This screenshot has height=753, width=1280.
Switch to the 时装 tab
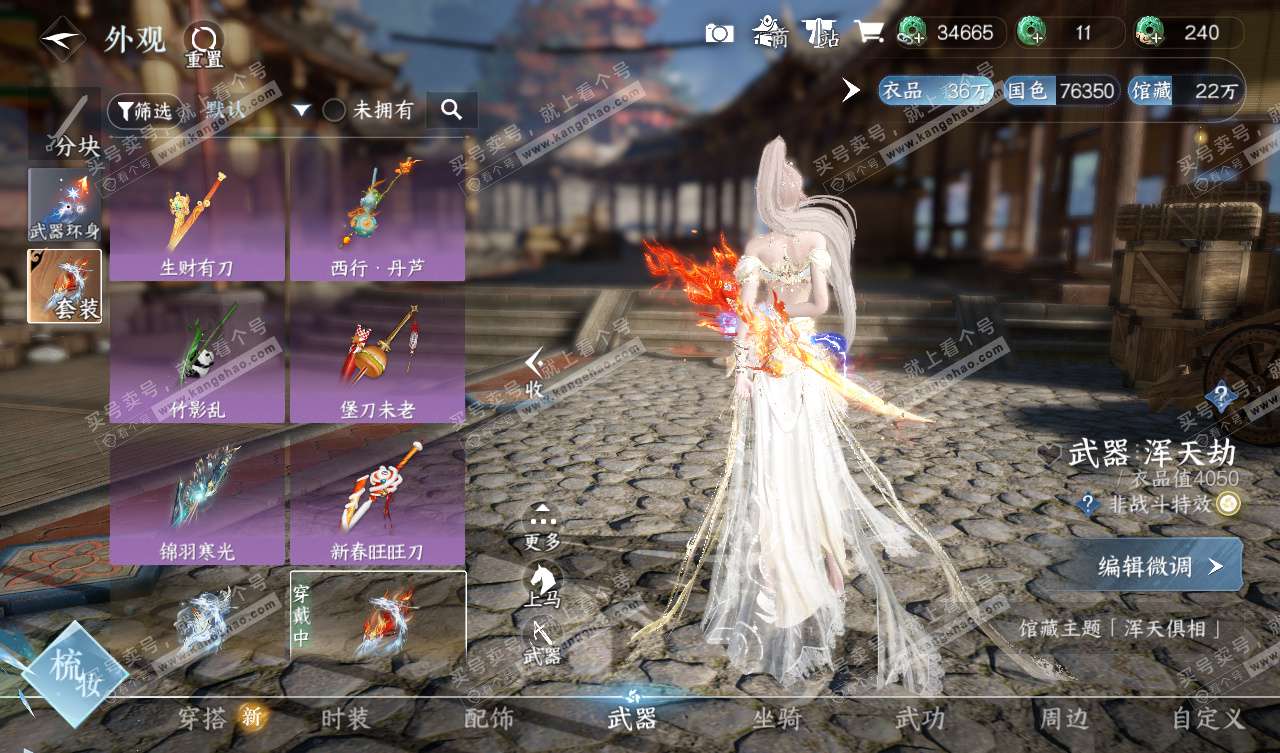[x=345, y=718]
